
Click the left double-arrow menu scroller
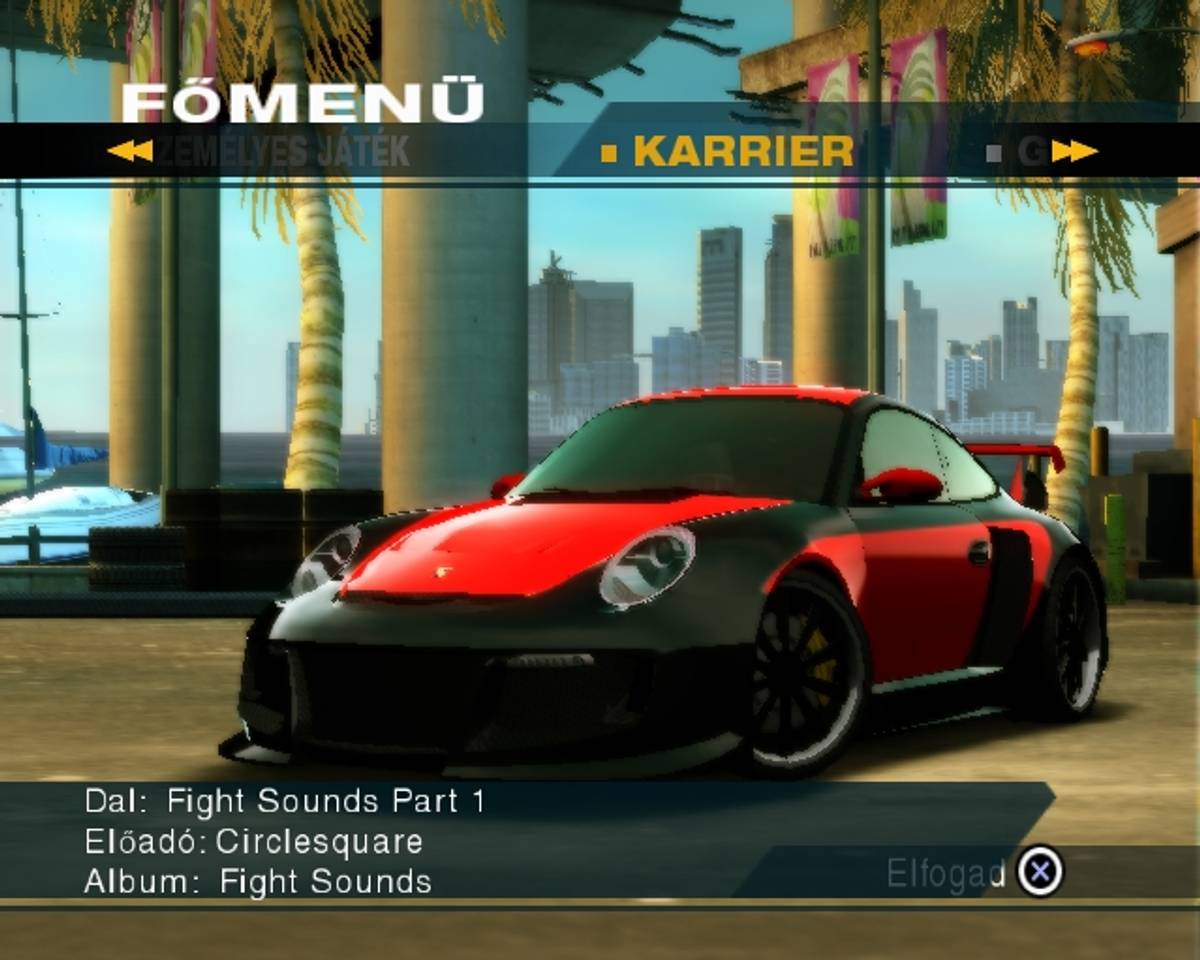[129, 151]
